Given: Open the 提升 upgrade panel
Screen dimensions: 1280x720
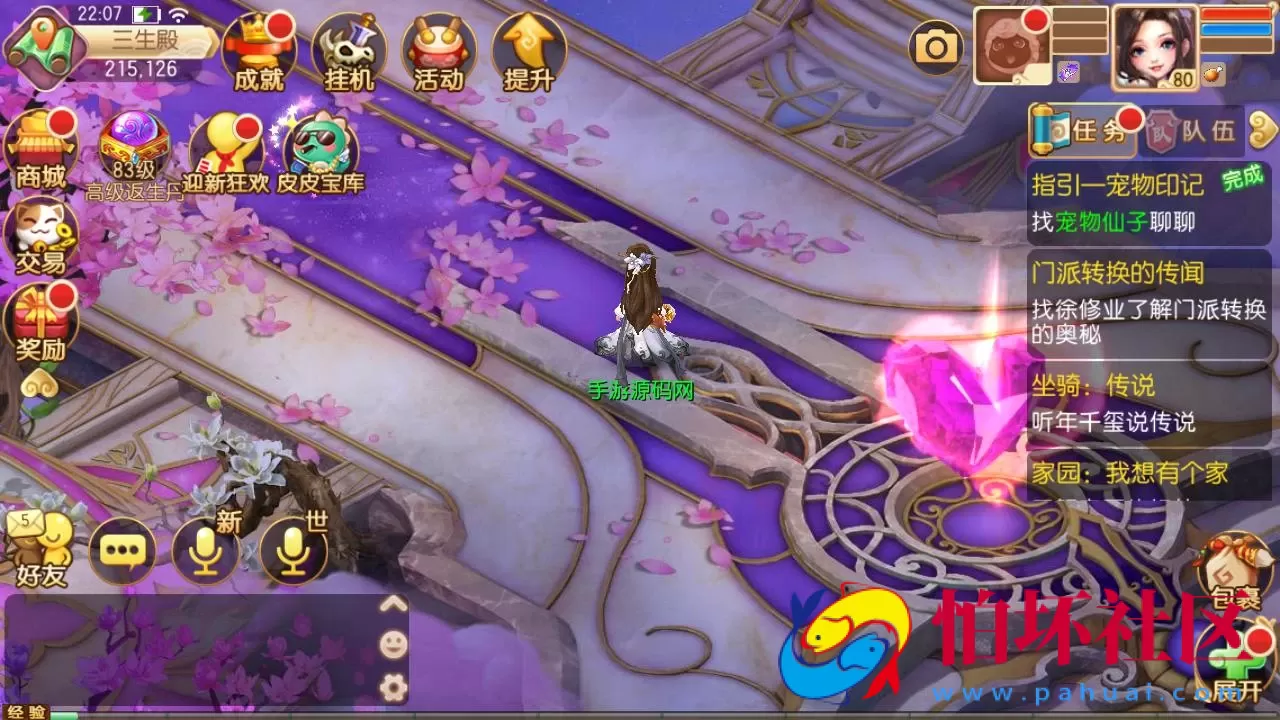Looking at the screenshot, I should 528,50.
